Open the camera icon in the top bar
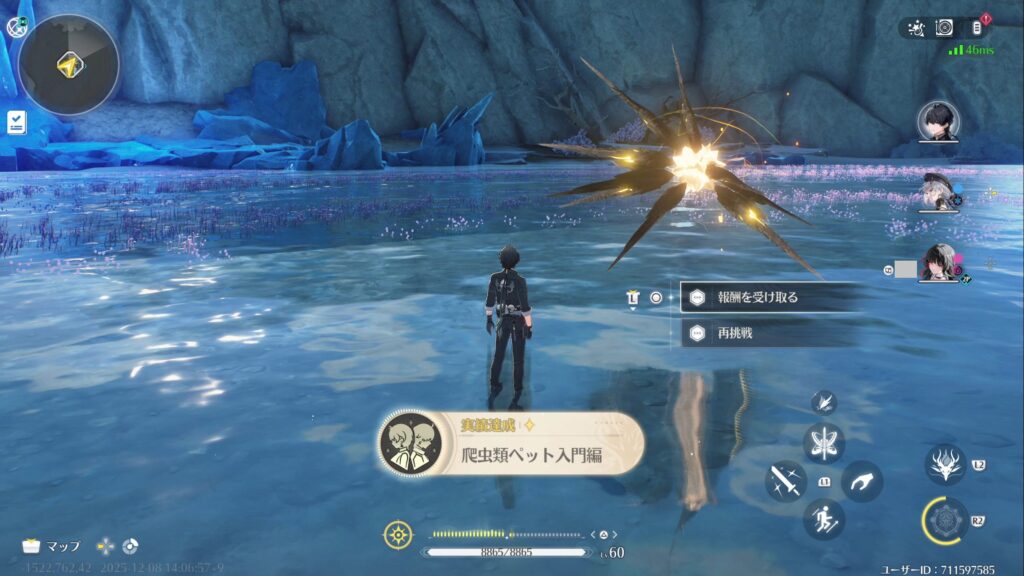This screenshot has width=1024, height=576. click(944, 28)
